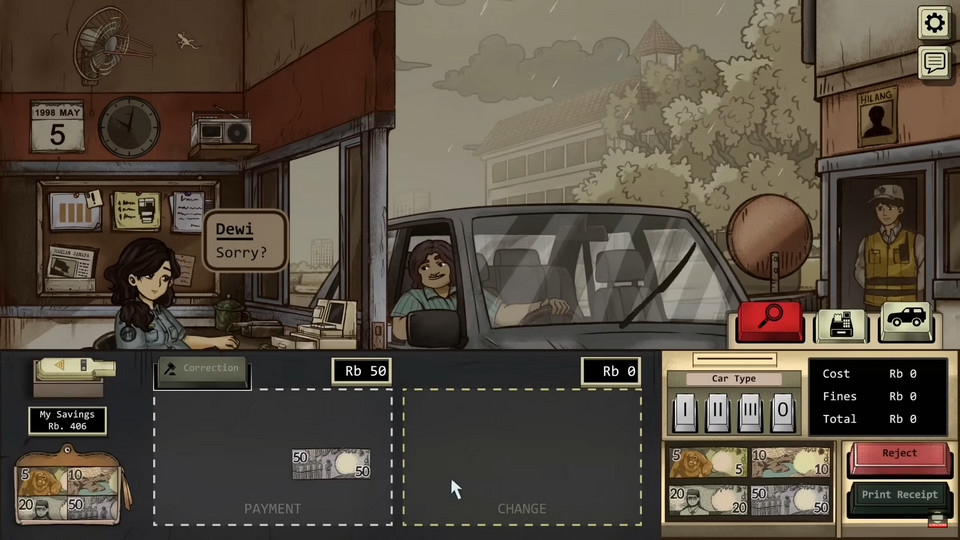Open the gear settings menu

pyautogui.click(x=934, y=22)
